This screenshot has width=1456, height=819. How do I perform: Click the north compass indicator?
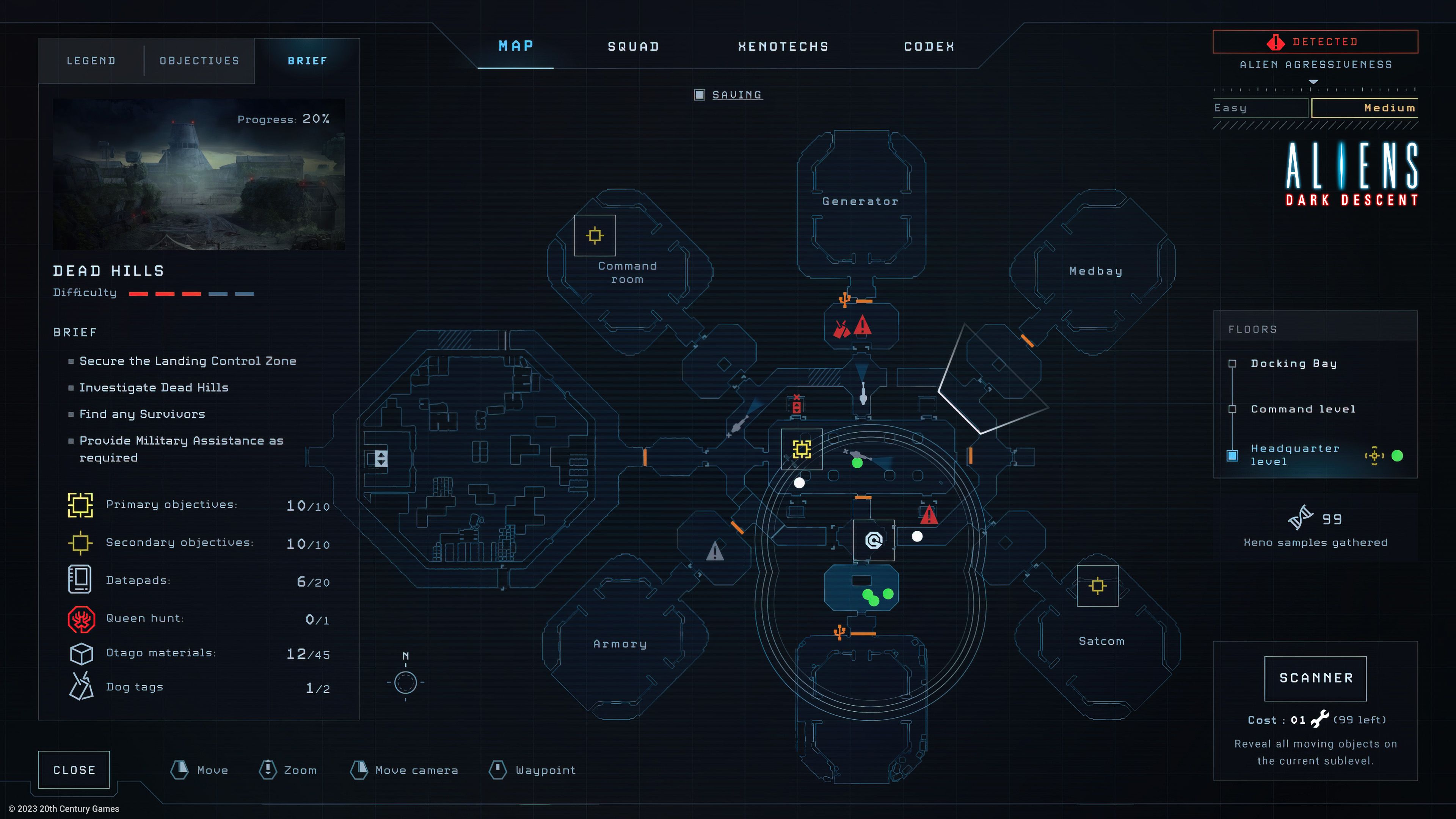[x=405, y=682]
